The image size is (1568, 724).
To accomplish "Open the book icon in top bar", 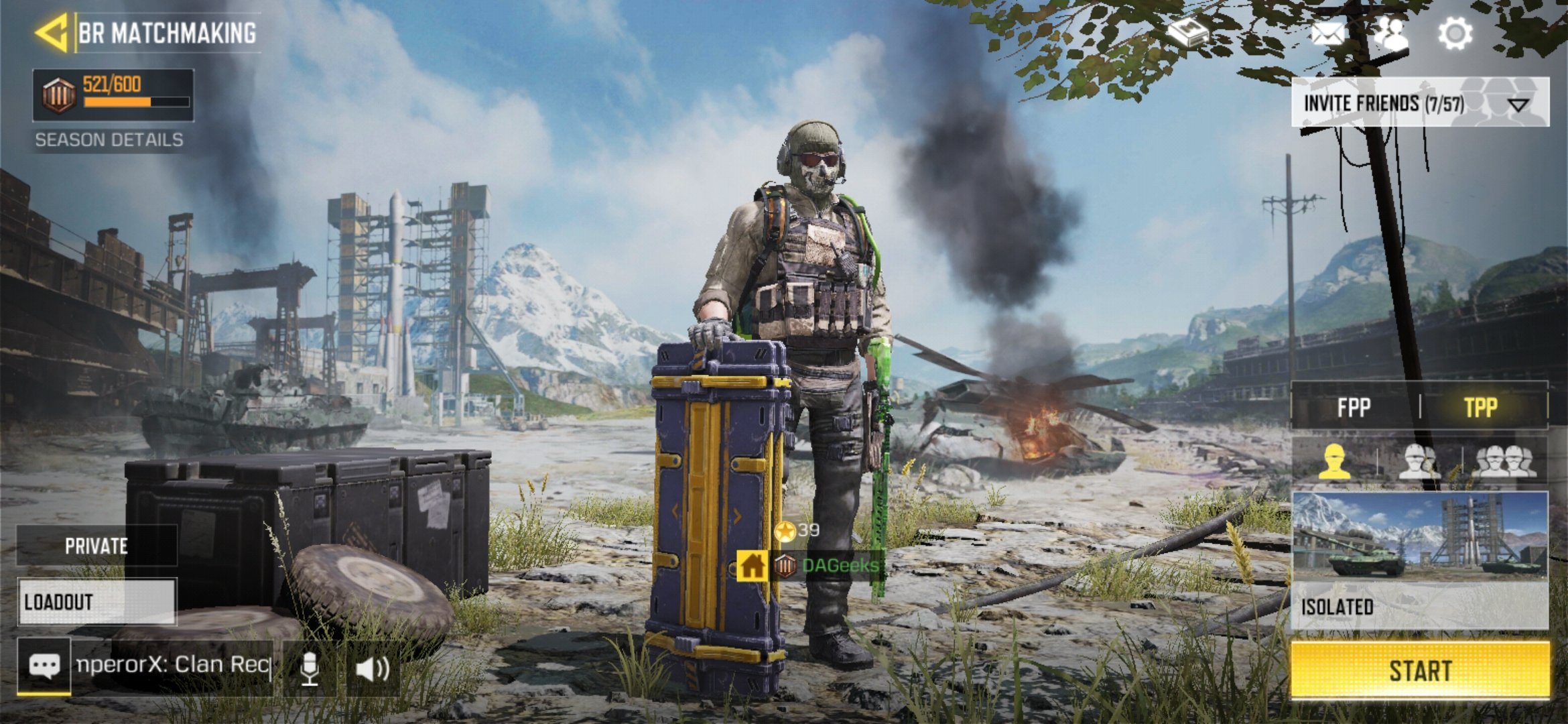I will pos(1187,32).
